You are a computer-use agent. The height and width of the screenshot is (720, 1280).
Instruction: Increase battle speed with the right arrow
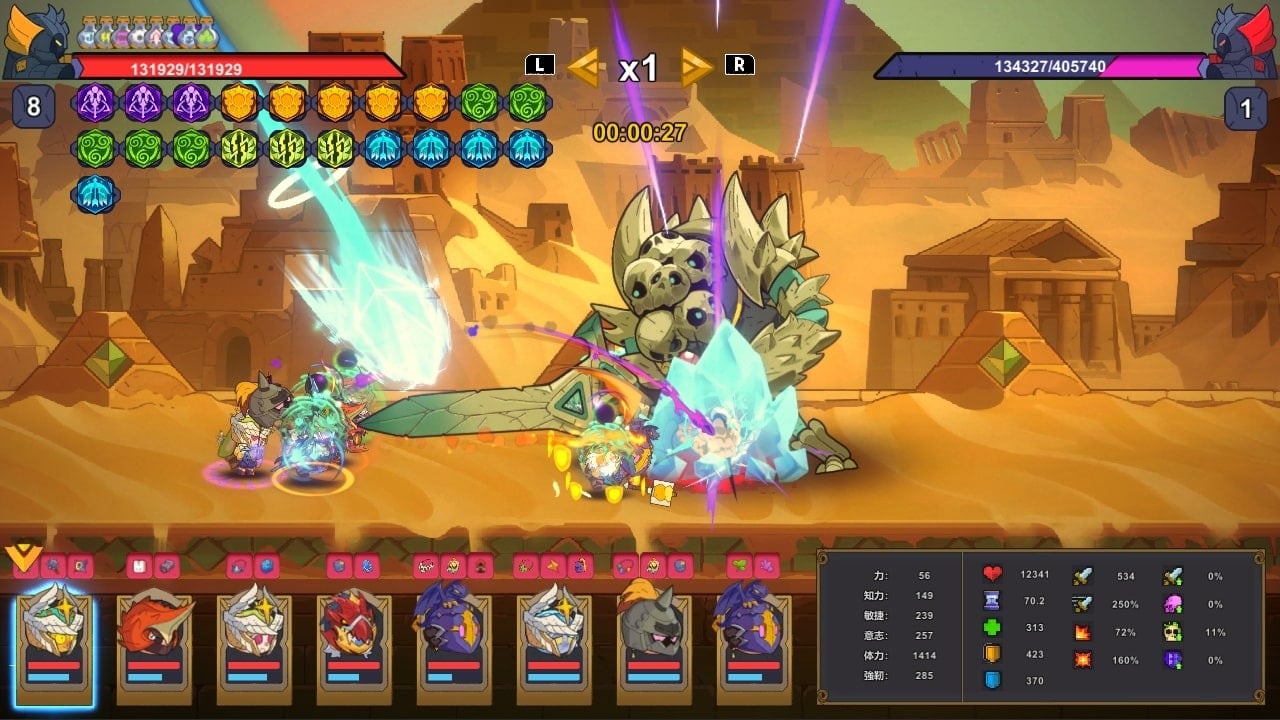click(696, 68)
